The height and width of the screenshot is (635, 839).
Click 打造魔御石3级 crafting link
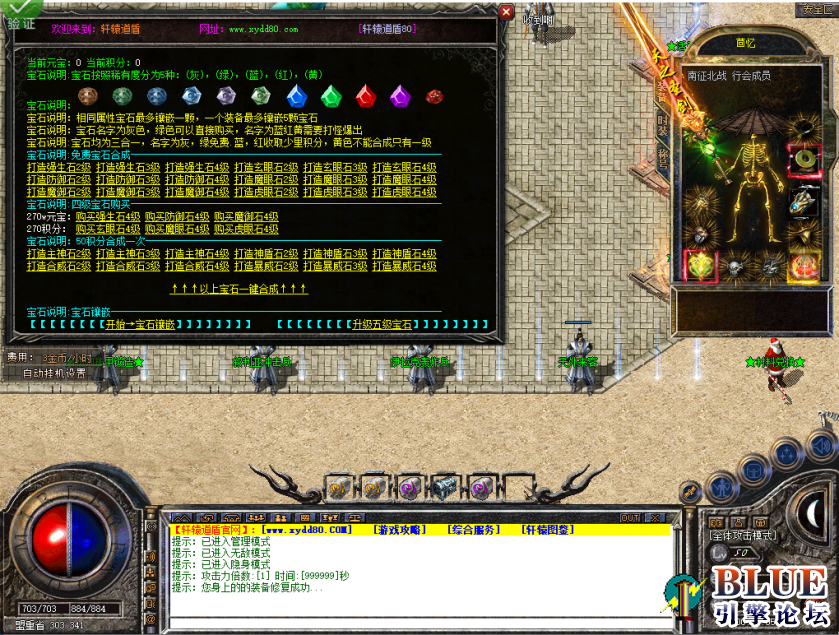128,192
